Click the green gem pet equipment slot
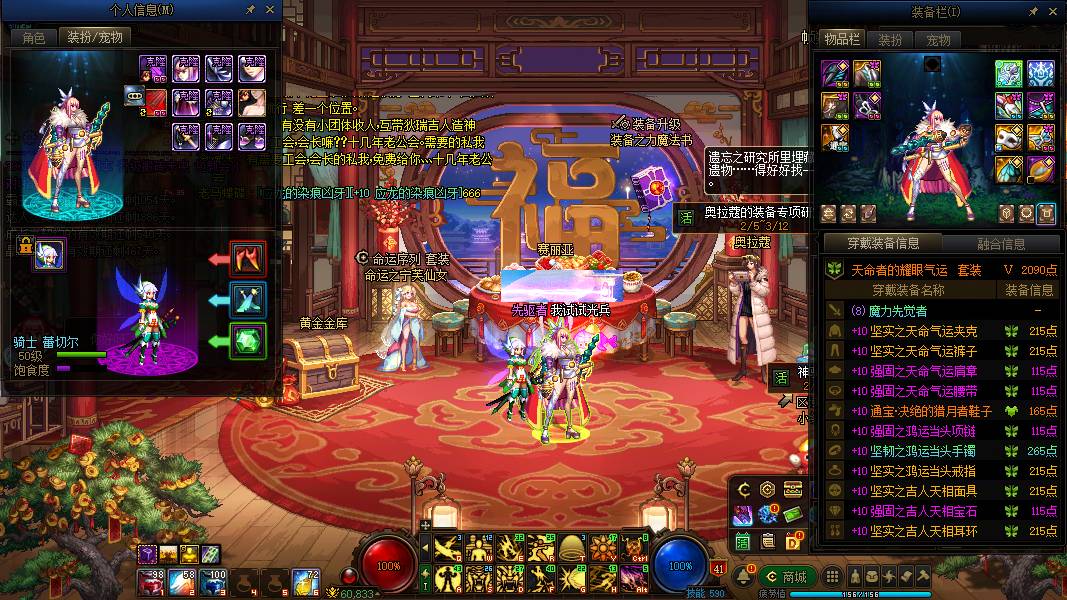This screenshot has width=1067, height=600. tap(247, 340)
